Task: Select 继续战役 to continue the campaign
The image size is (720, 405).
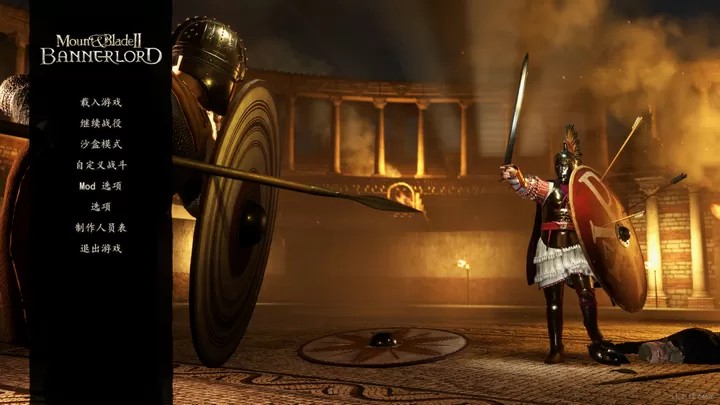Action: click(101, 123)
